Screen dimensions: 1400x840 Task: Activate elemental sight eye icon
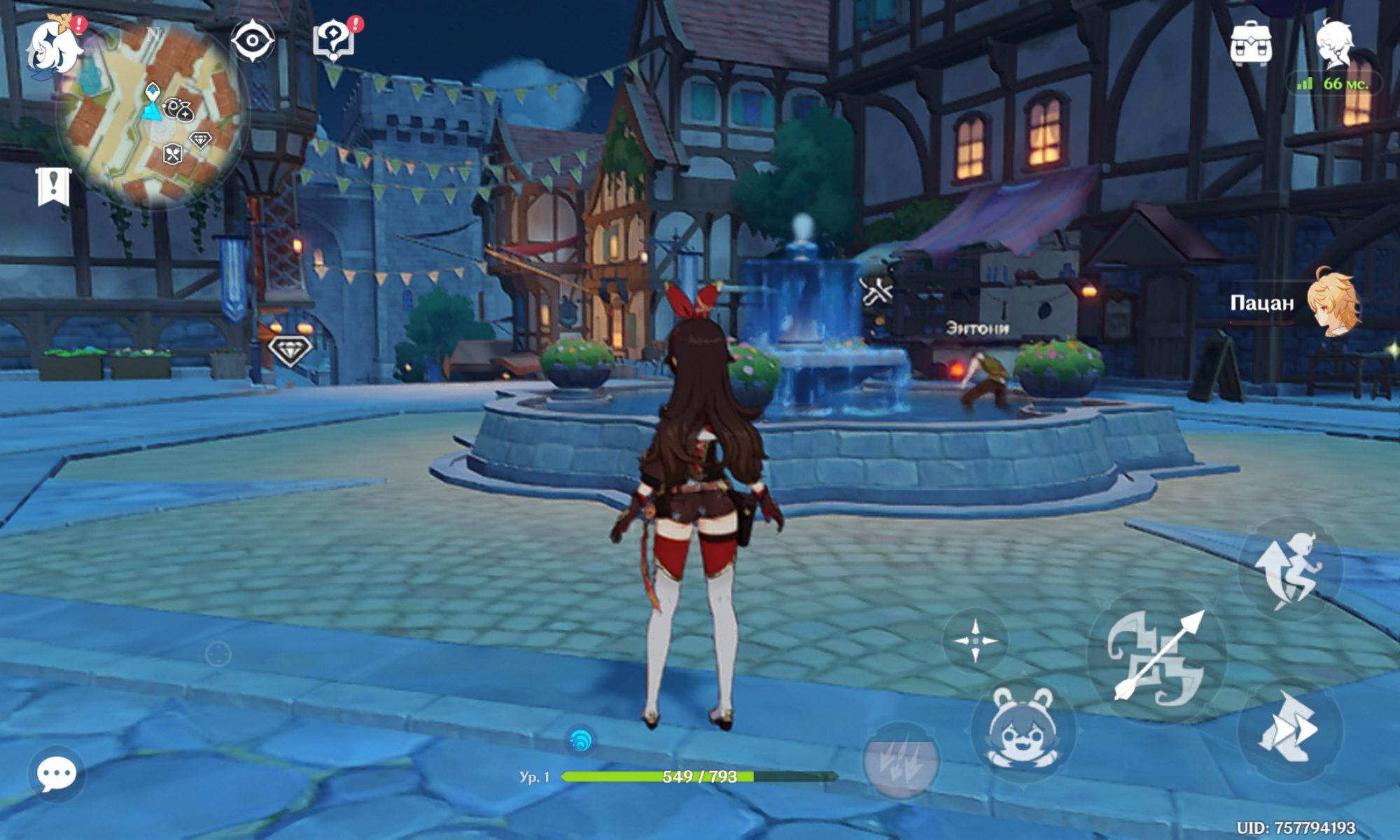click(253, 41)
